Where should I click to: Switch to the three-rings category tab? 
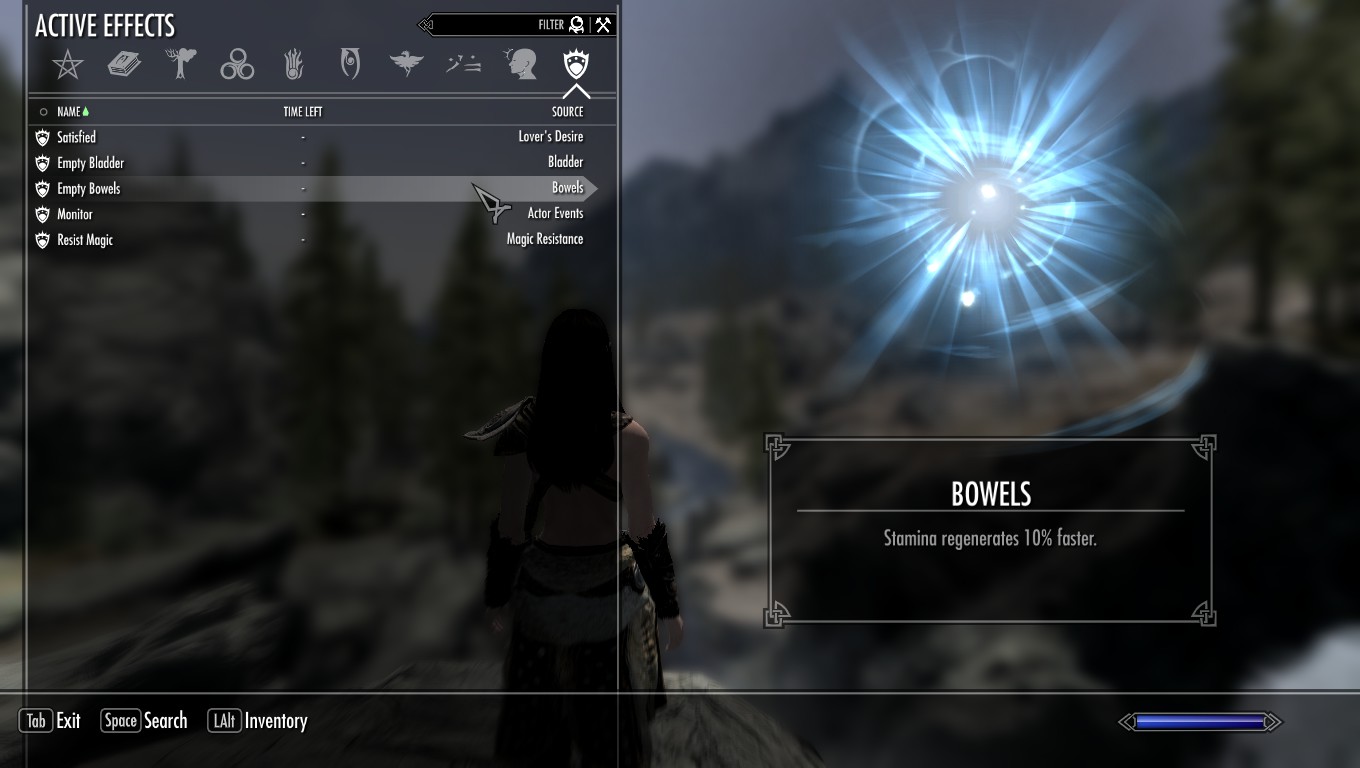coord(237,66)
